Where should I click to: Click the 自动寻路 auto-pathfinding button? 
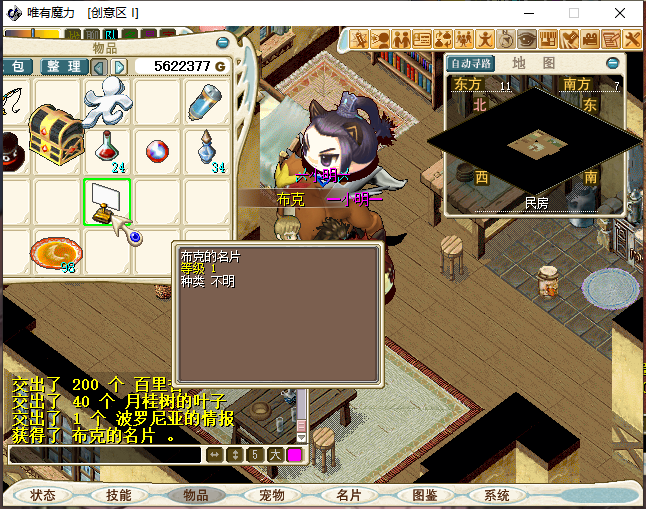pos(472,63)
